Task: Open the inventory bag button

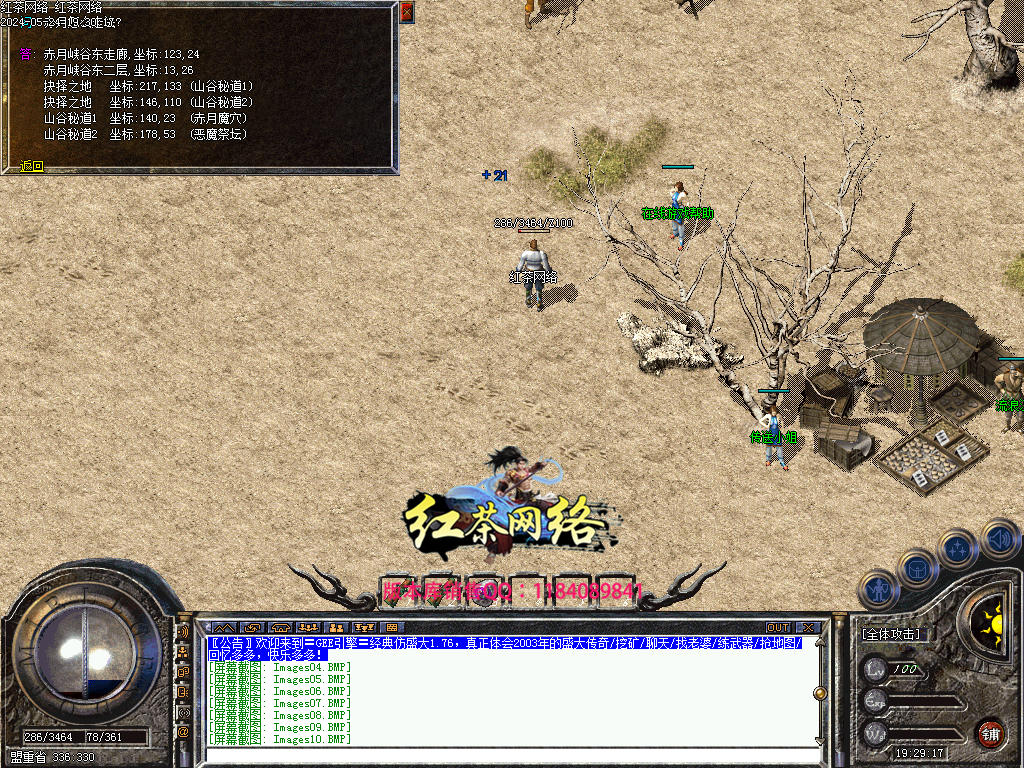Action: (917, 568)
